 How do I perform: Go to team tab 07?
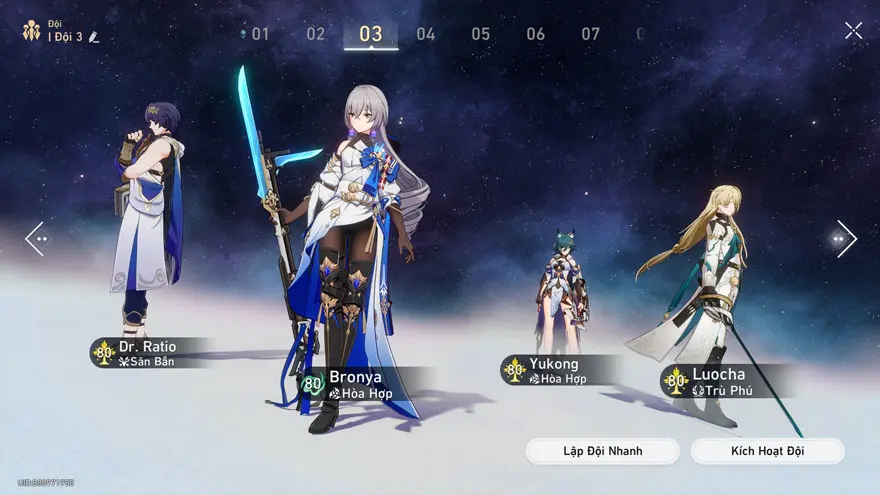[x=591, y=34]
